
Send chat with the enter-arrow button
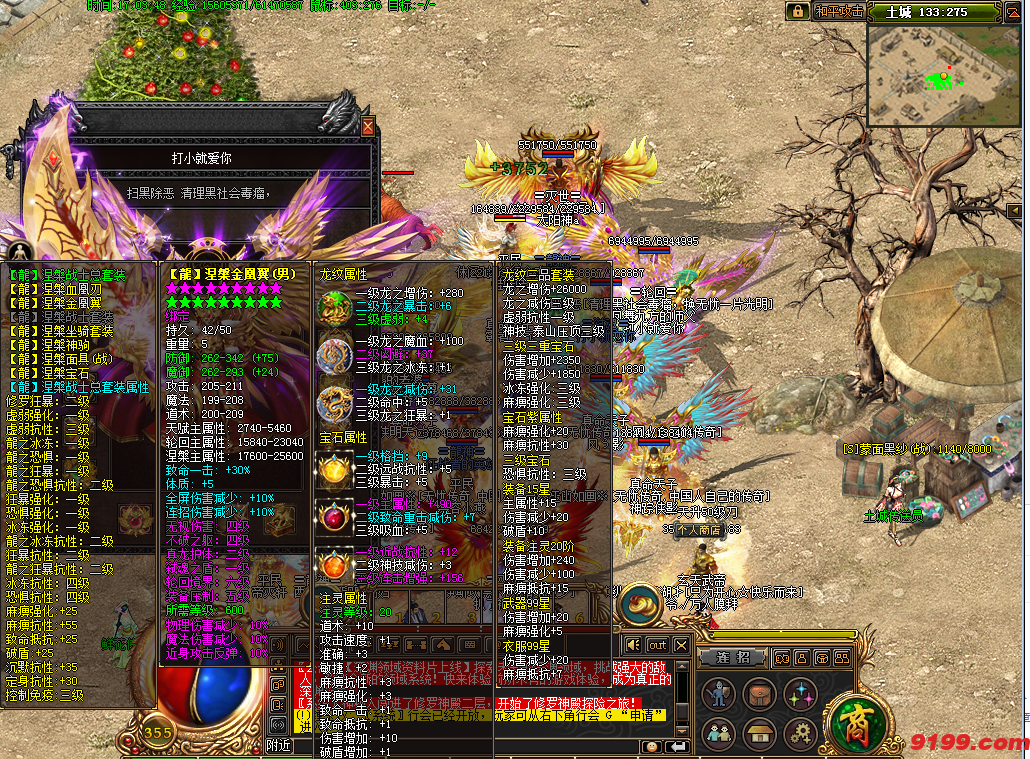677,746
